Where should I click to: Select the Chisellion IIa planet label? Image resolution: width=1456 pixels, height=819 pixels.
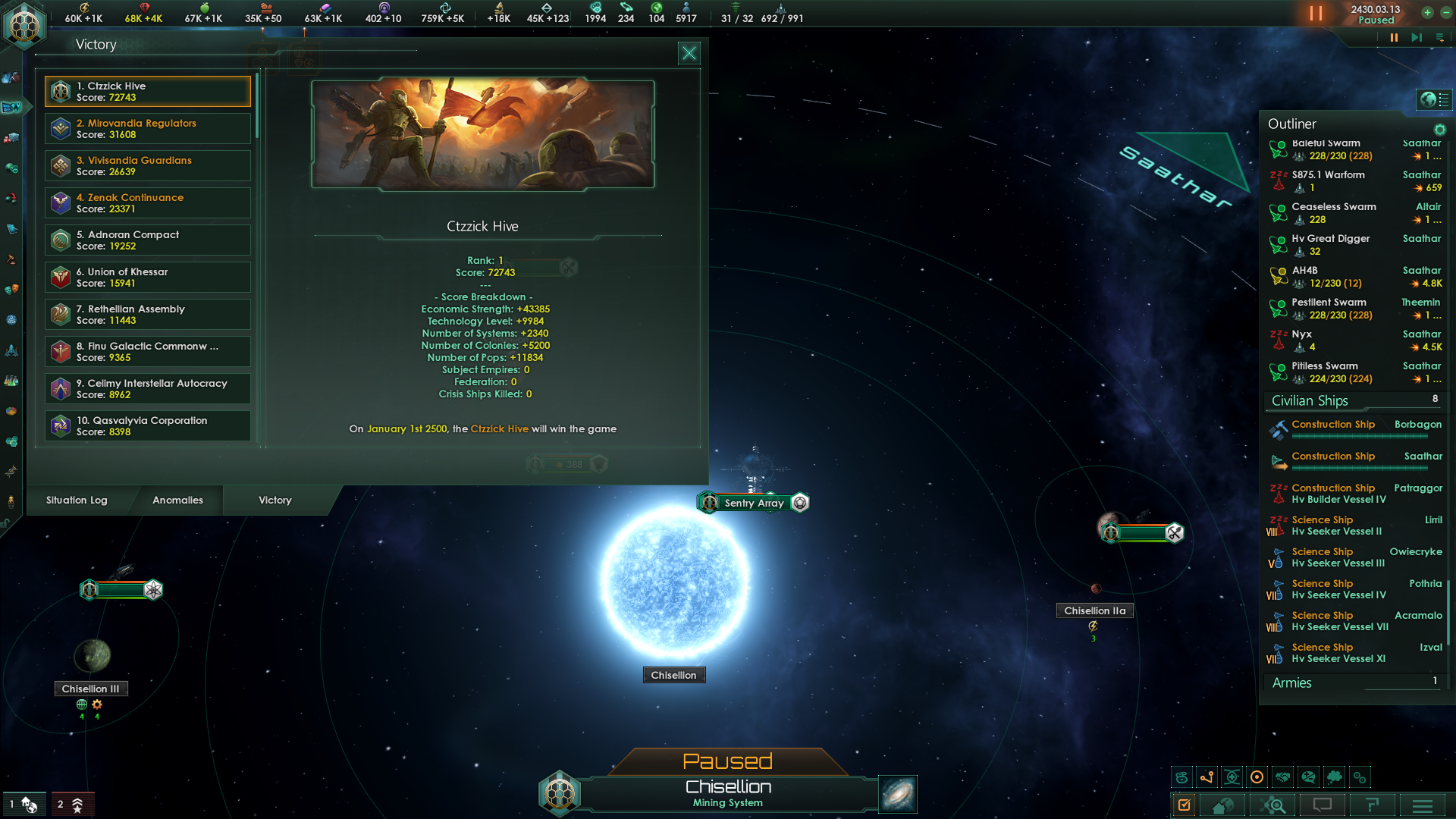click(x=1094, y=610)
